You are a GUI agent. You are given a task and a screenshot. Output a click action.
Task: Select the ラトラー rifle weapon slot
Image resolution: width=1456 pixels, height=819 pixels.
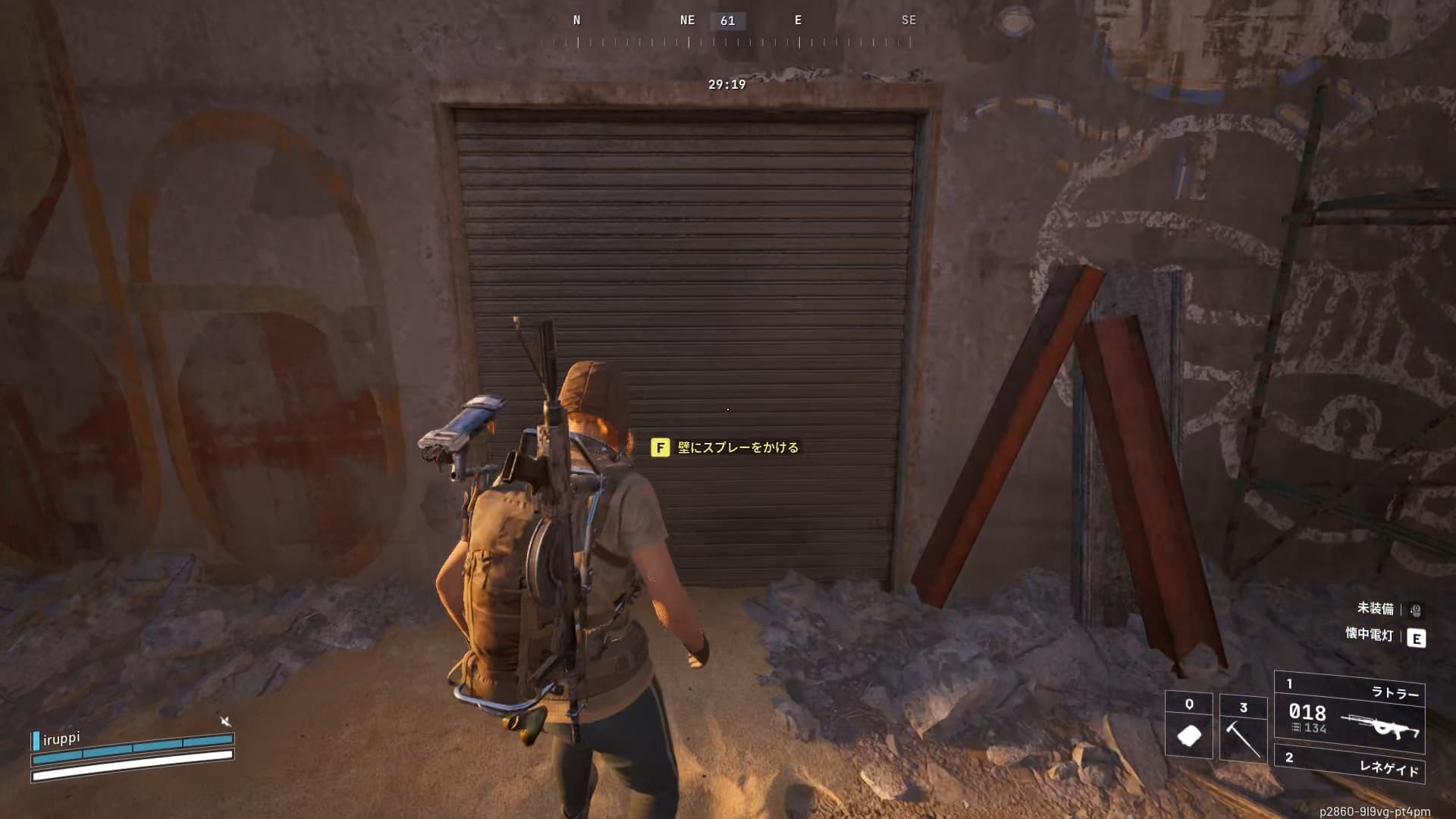pos(1349,712)
